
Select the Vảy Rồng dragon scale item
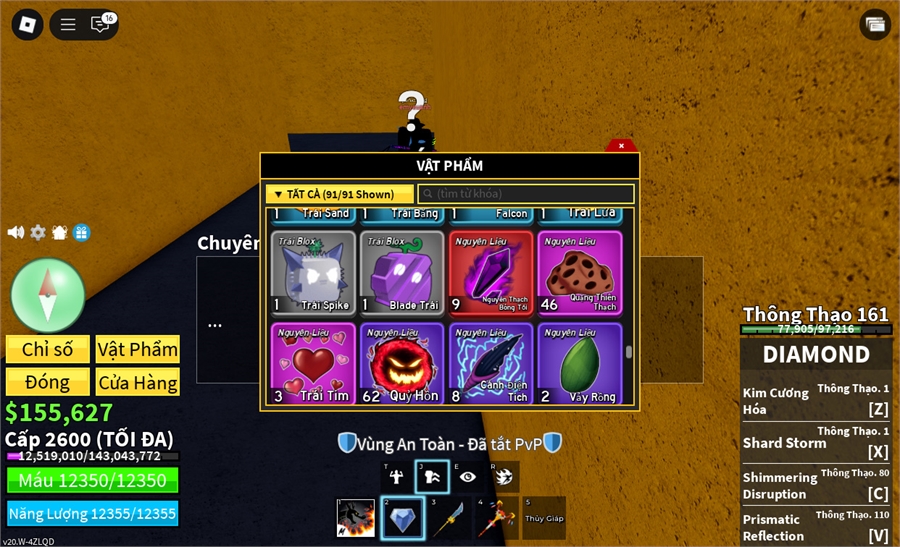point(580,363)
